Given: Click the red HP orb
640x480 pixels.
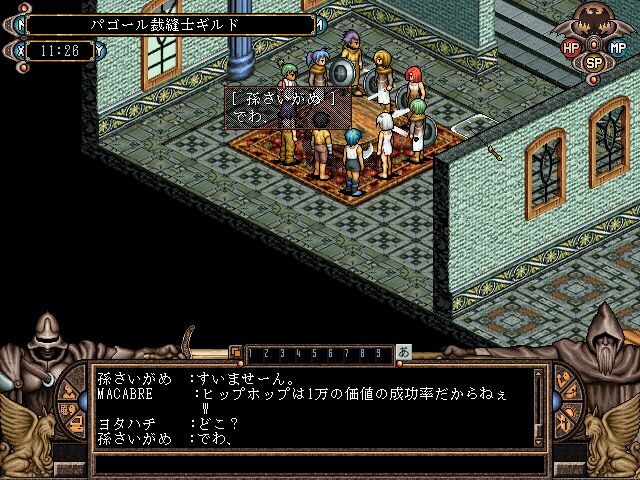Looking at the screenshot, I should [x=571, y=47].
